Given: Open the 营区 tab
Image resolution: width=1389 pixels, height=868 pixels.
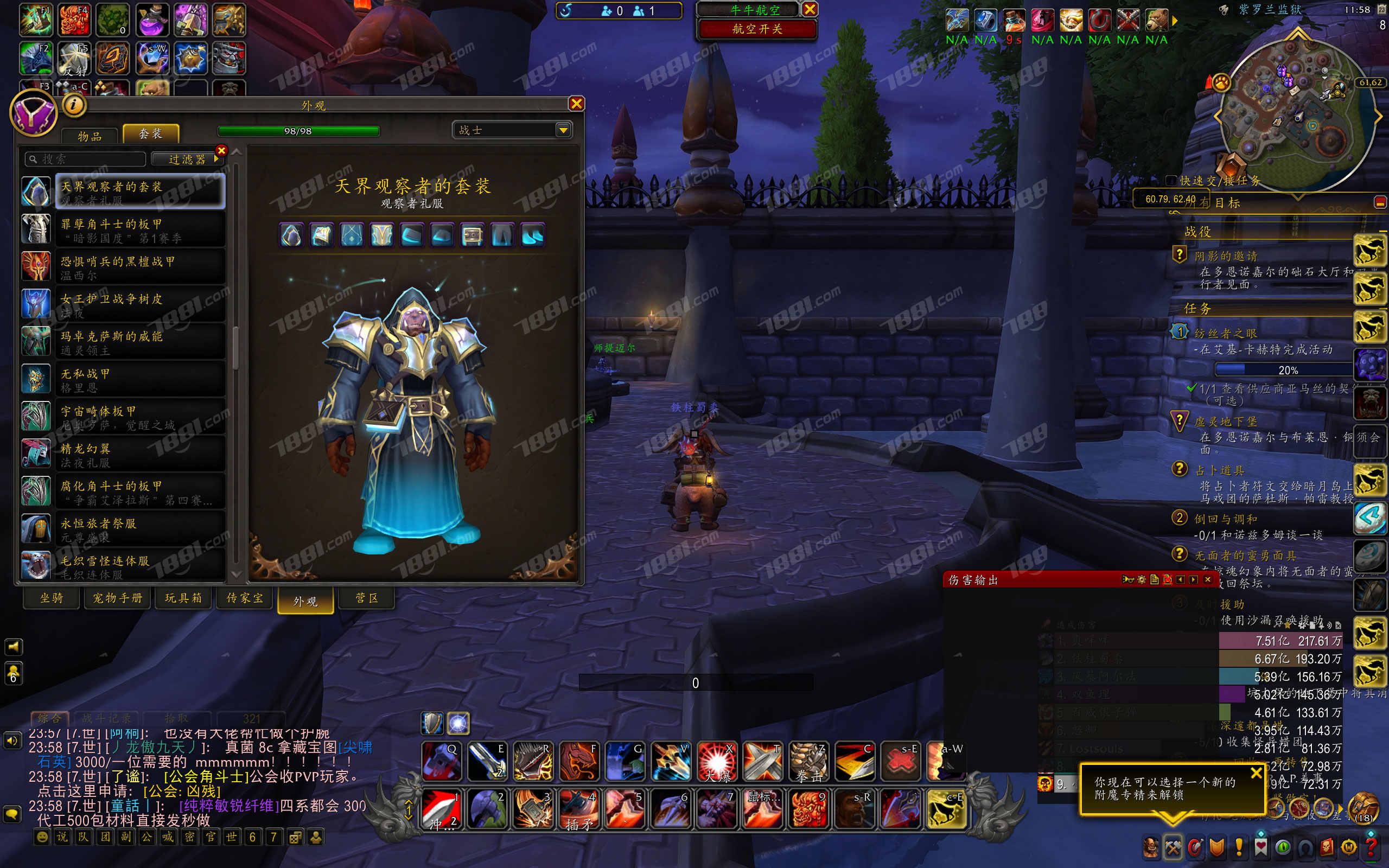Looking at the screenshot, I should [366, 598].
